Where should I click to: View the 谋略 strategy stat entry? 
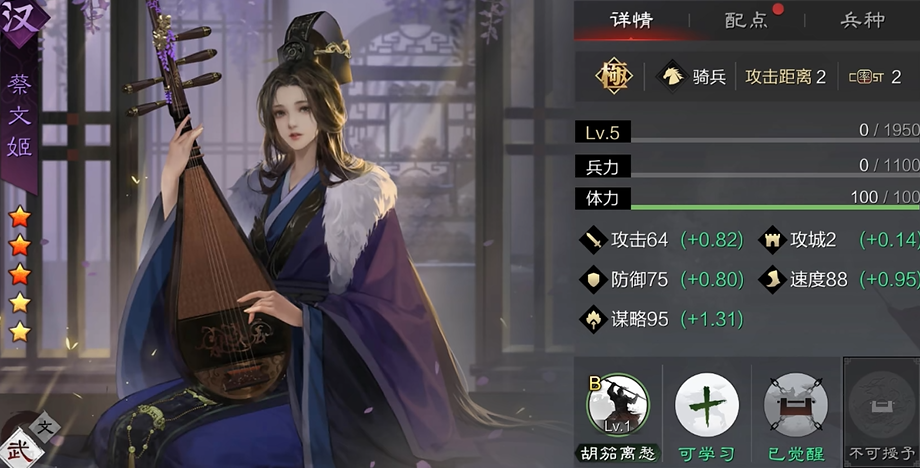[626, 320]
